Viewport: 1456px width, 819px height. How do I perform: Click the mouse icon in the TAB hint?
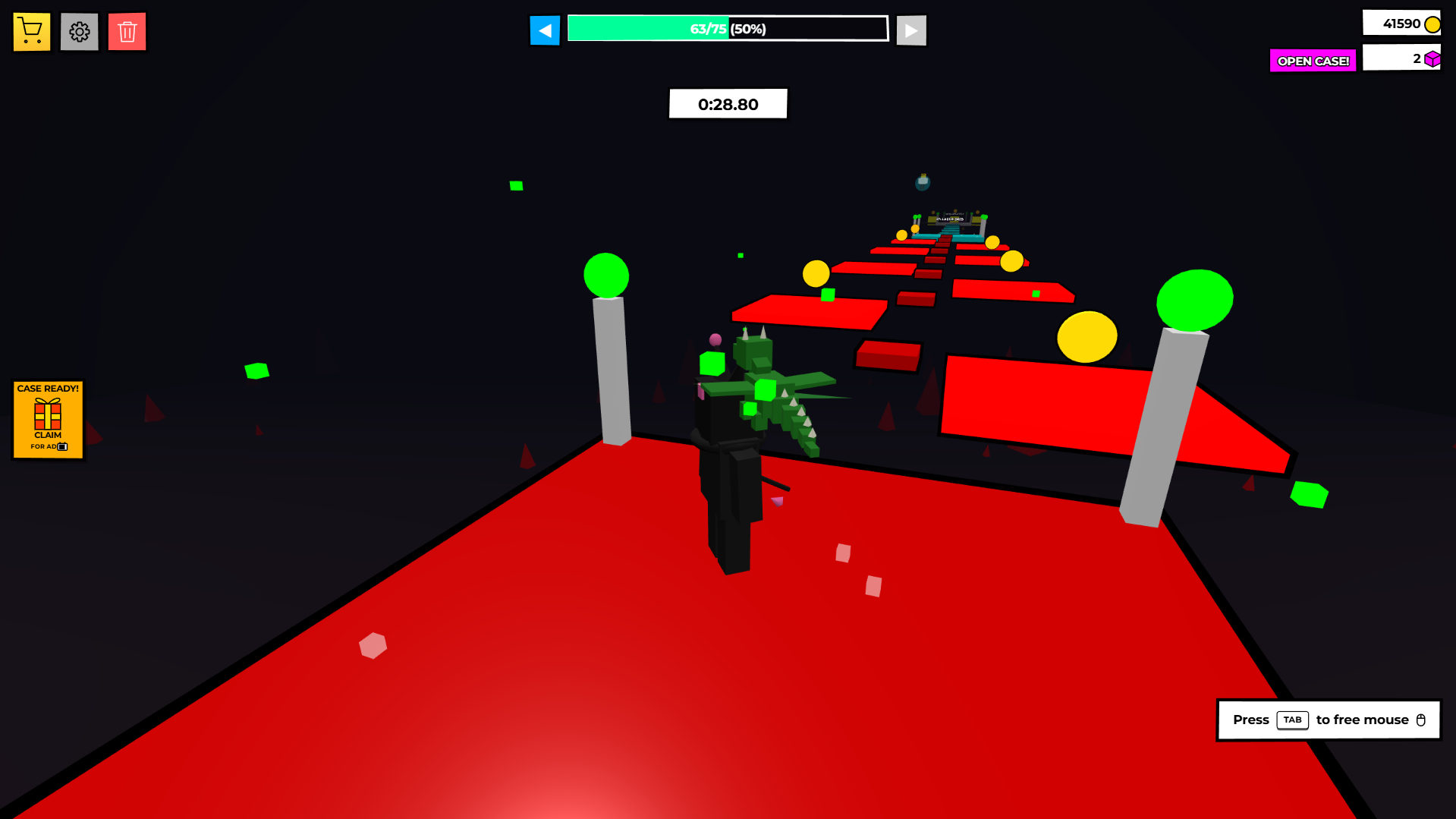[x=1422, y=720]
